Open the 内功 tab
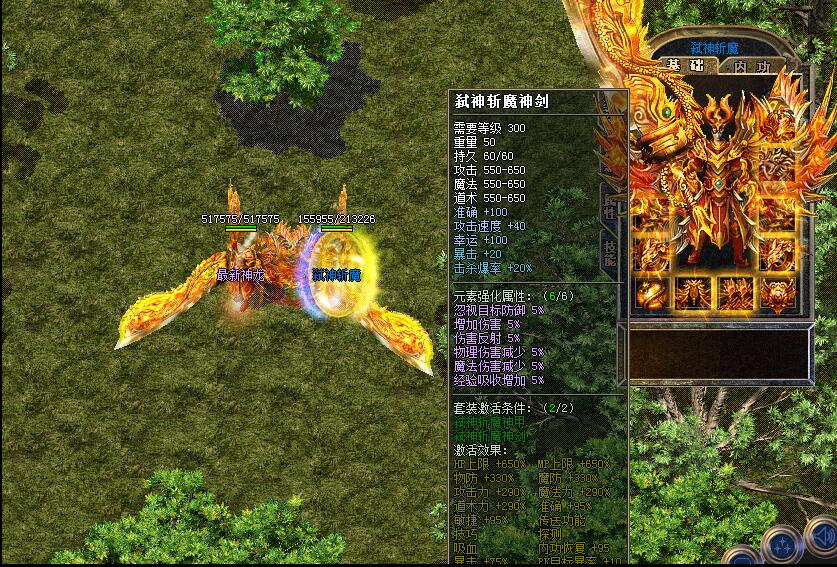Viewport: 837px width, 567px height. click(752, 67)
